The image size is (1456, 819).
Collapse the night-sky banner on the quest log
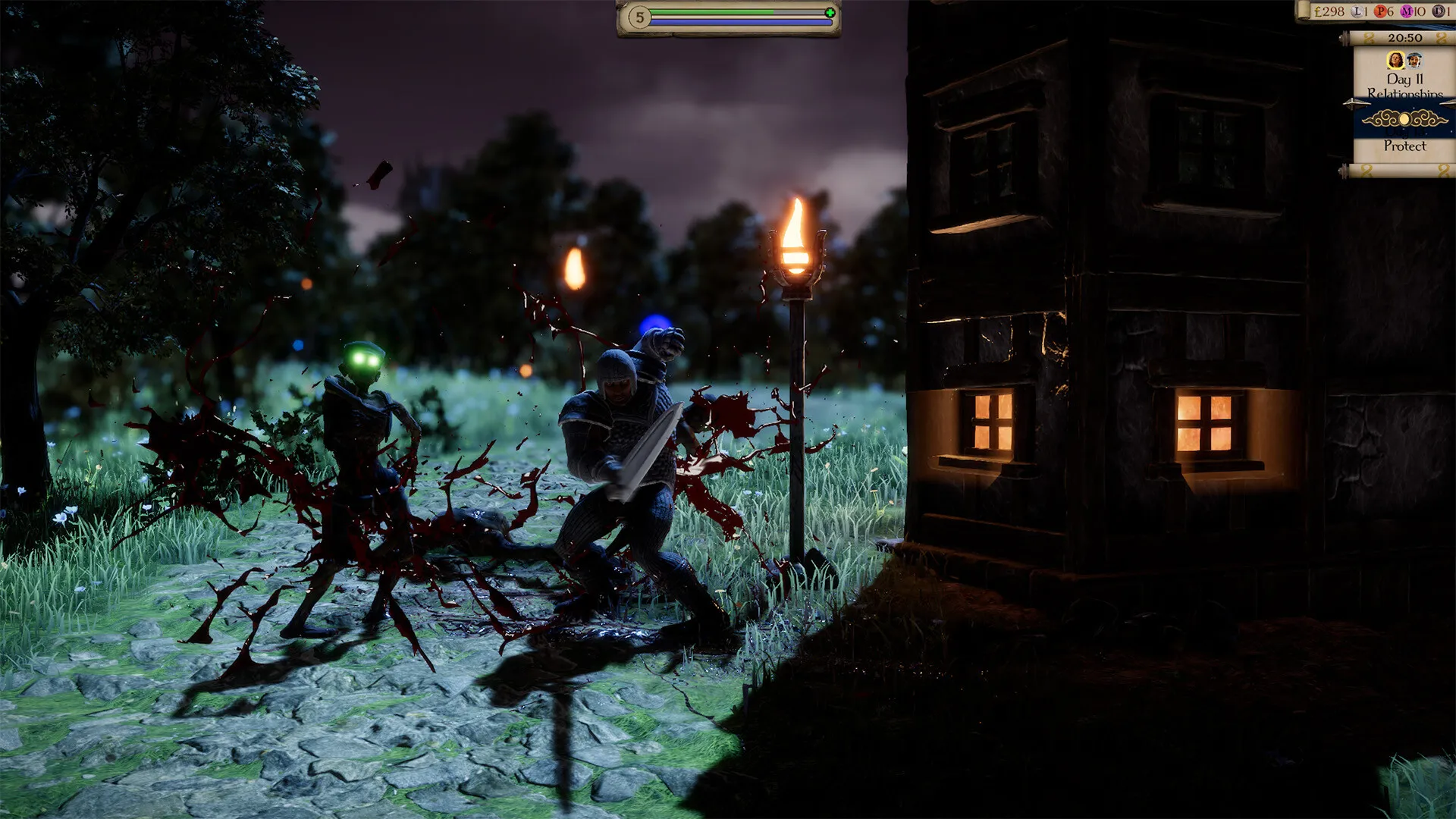(1405, 119)
